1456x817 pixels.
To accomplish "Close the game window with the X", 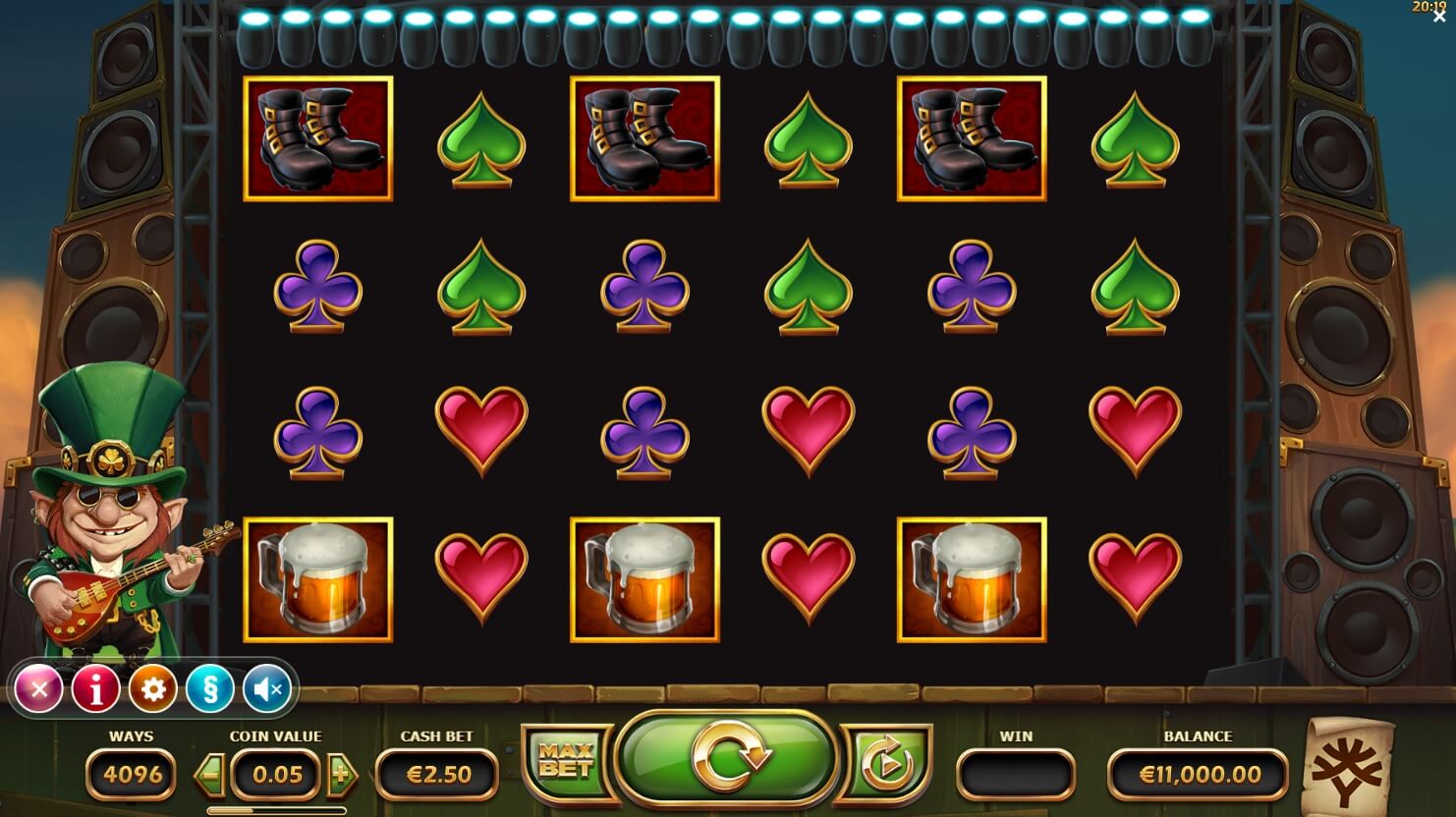I will (x=1439, y=17).
